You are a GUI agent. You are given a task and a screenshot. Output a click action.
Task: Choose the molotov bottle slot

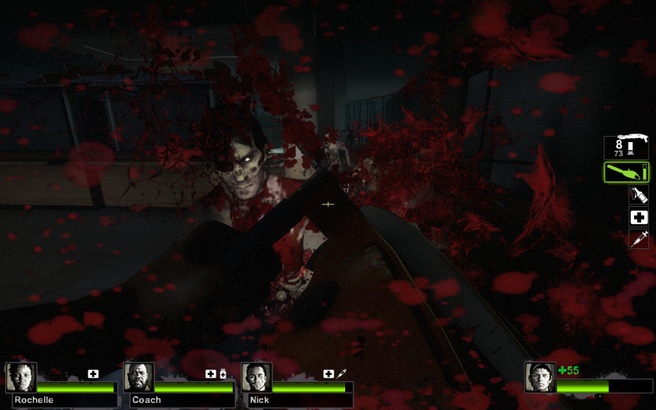tap(638, 196)
